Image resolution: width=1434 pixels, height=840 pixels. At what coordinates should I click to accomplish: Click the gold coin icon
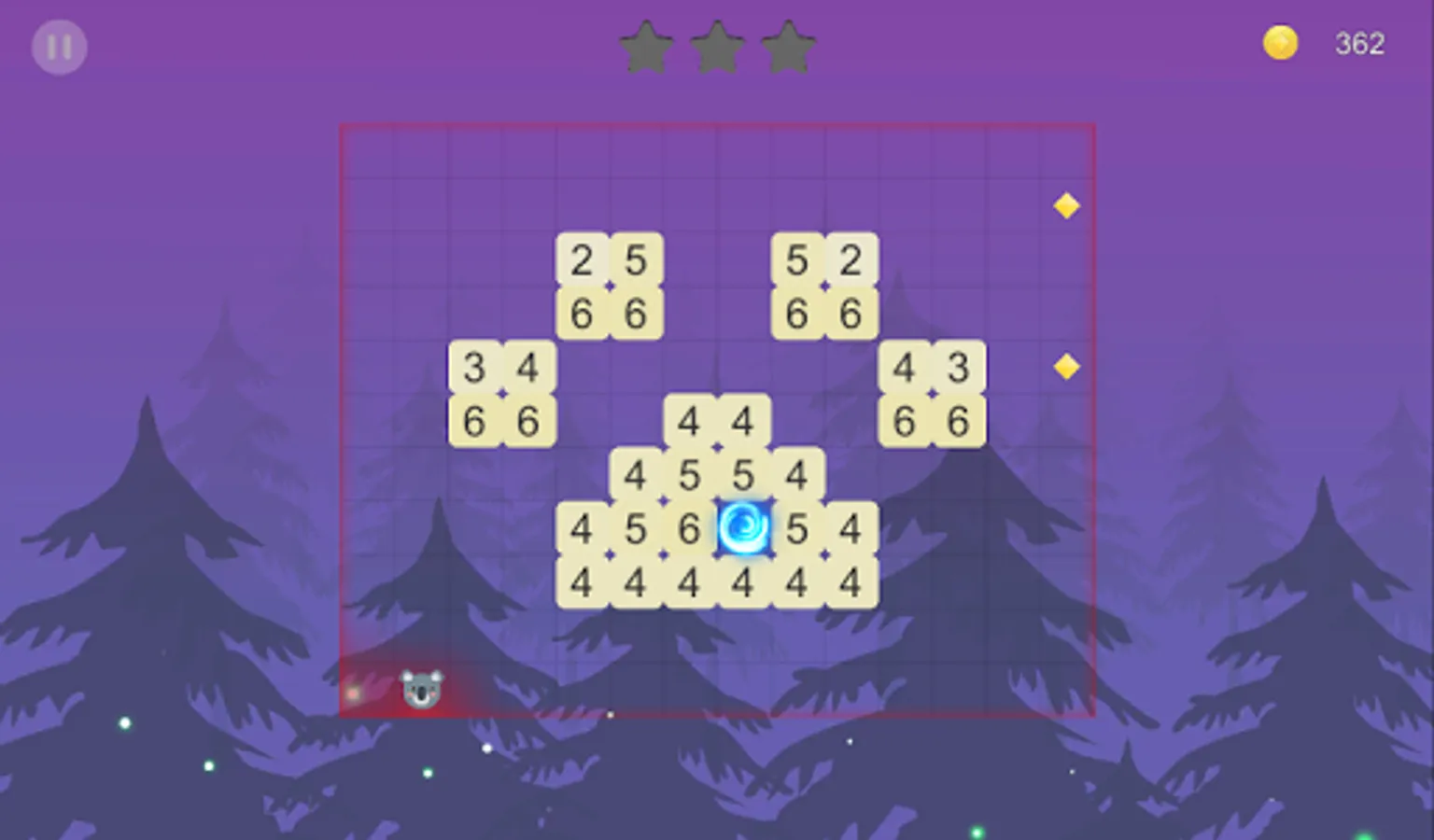1280,42
